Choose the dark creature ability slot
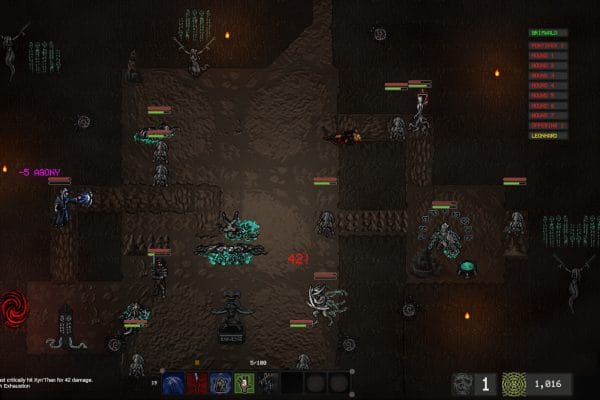The height and width of the screenshot is (400, 600). click(x=268, y=382)
